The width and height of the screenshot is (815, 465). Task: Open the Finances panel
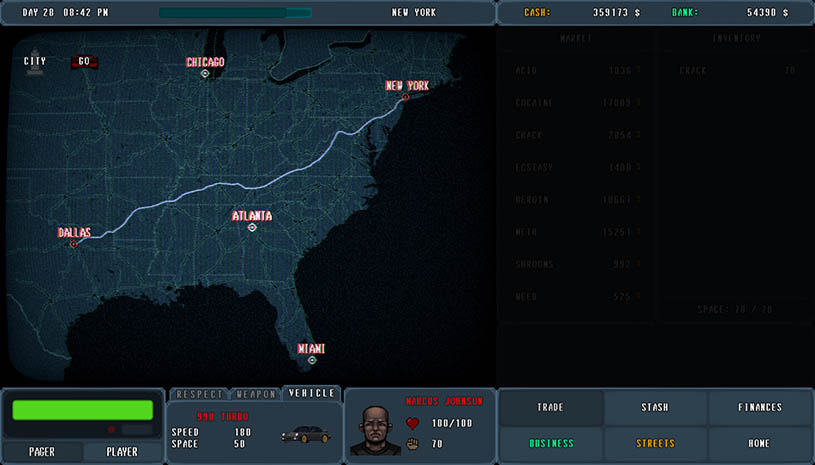coord(760,408)
